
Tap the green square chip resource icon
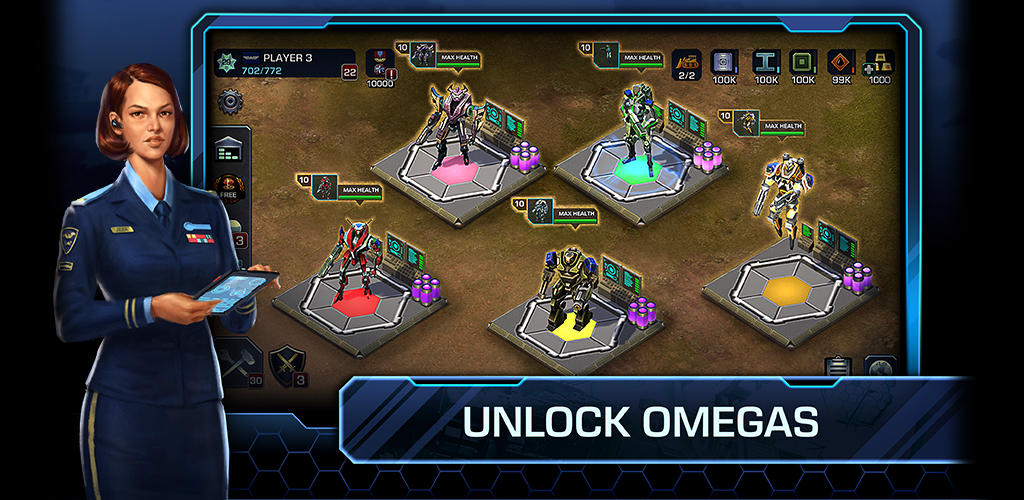[803, 63]
